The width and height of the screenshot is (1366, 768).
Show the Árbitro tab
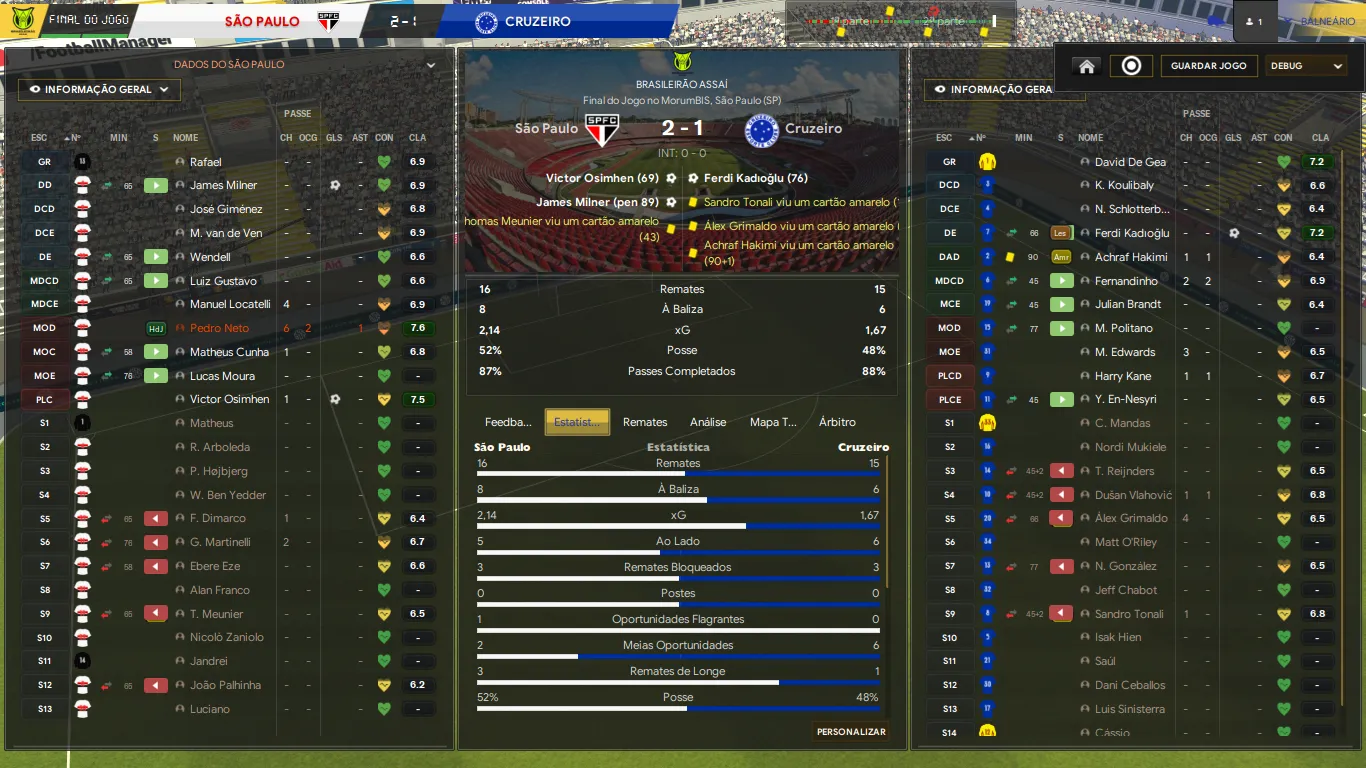(837, 422)
